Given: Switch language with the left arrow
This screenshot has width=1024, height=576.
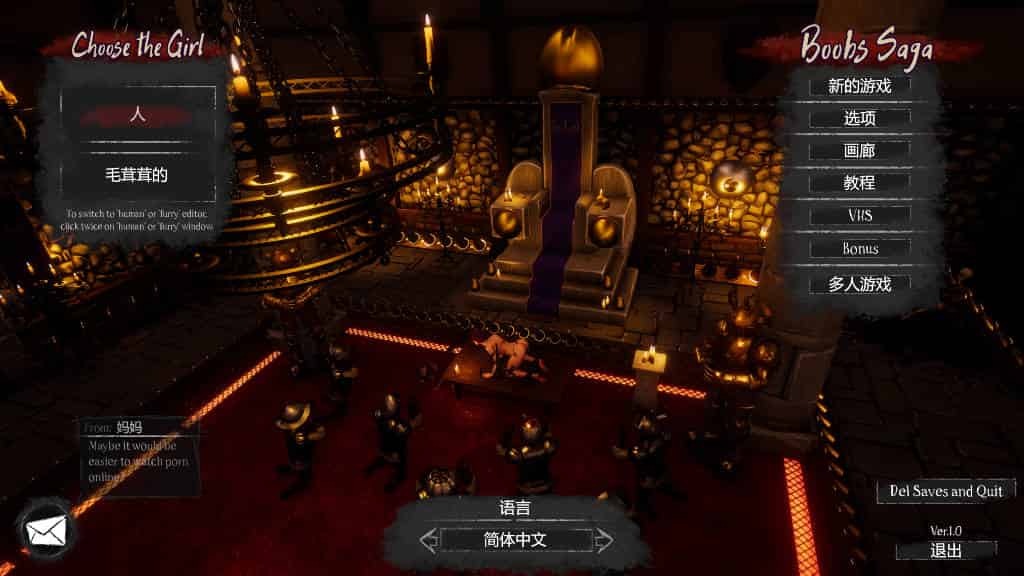Looking at the screenshot, I should [429, 541].
